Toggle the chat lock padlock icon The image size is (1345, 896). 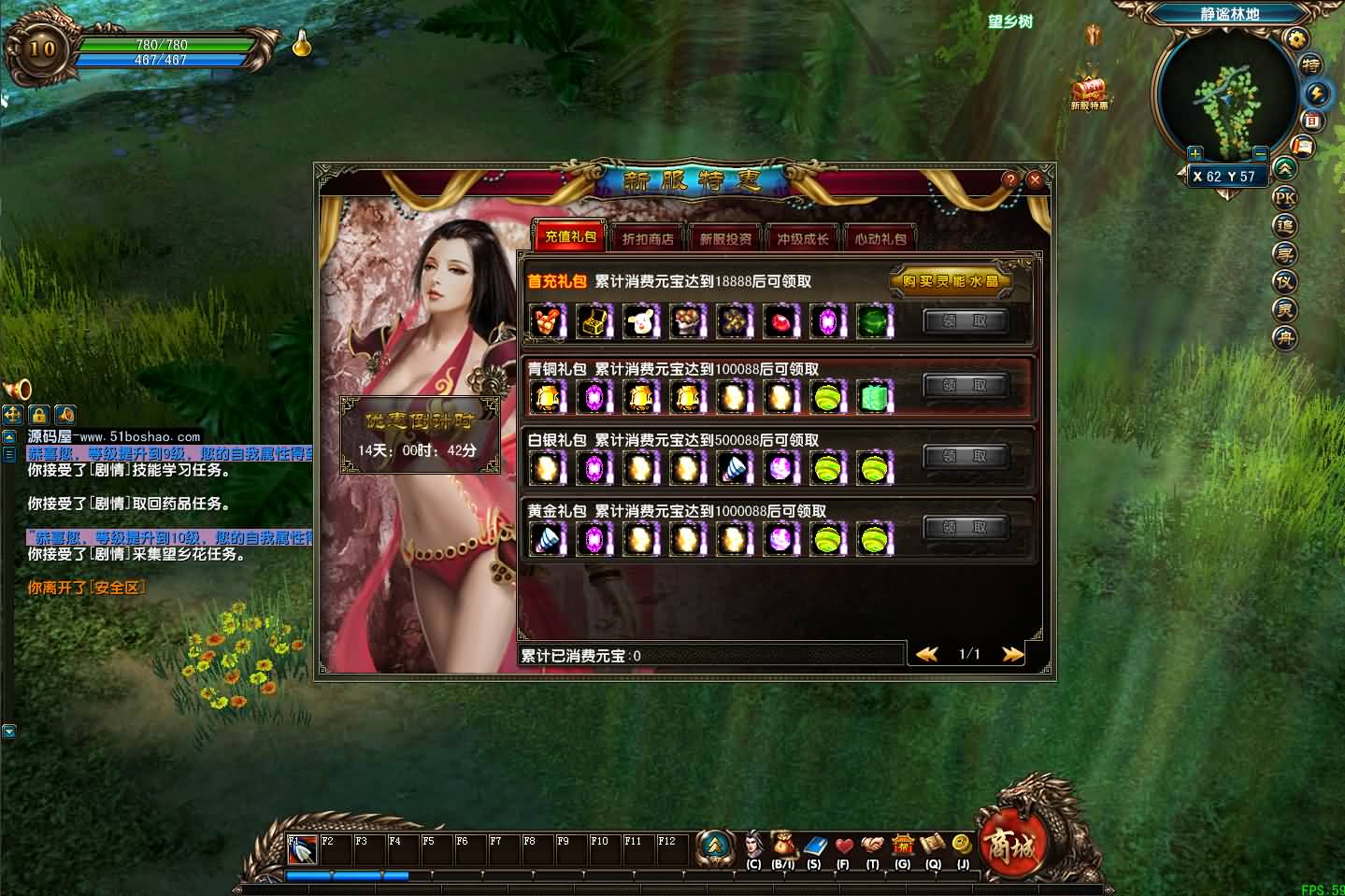coord(38,415)
